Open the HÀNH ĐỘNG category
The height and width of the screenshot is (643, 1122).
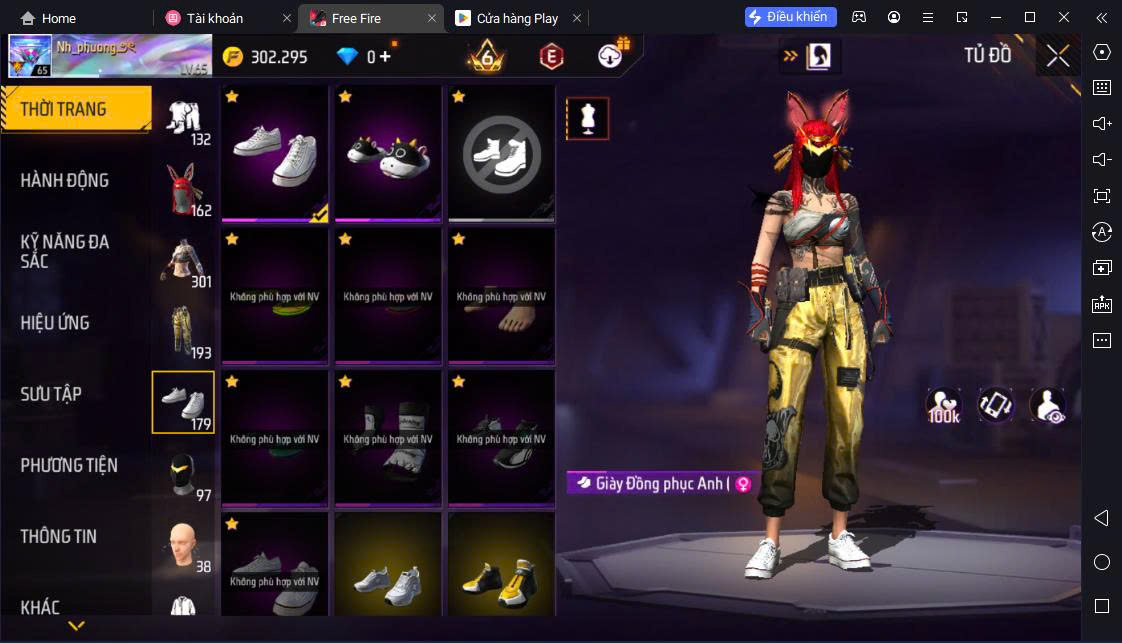pos(65,180)
